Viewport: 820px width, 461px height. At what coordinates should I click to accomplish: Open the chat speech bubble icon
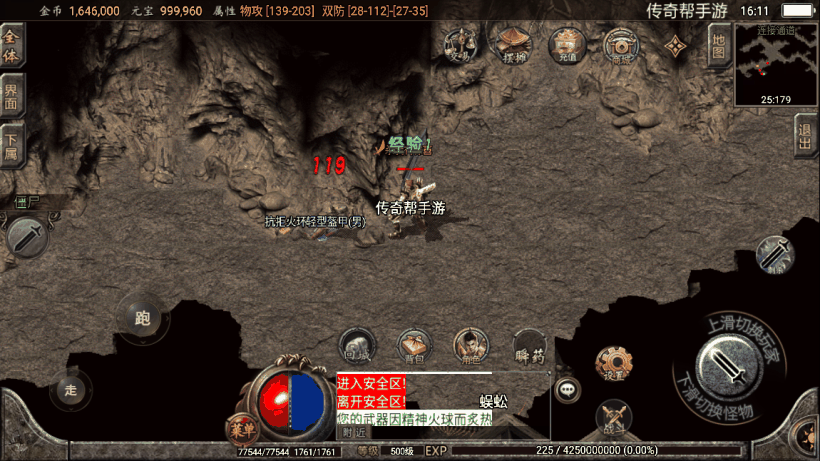pyautogui.click(x=569, y=388)
